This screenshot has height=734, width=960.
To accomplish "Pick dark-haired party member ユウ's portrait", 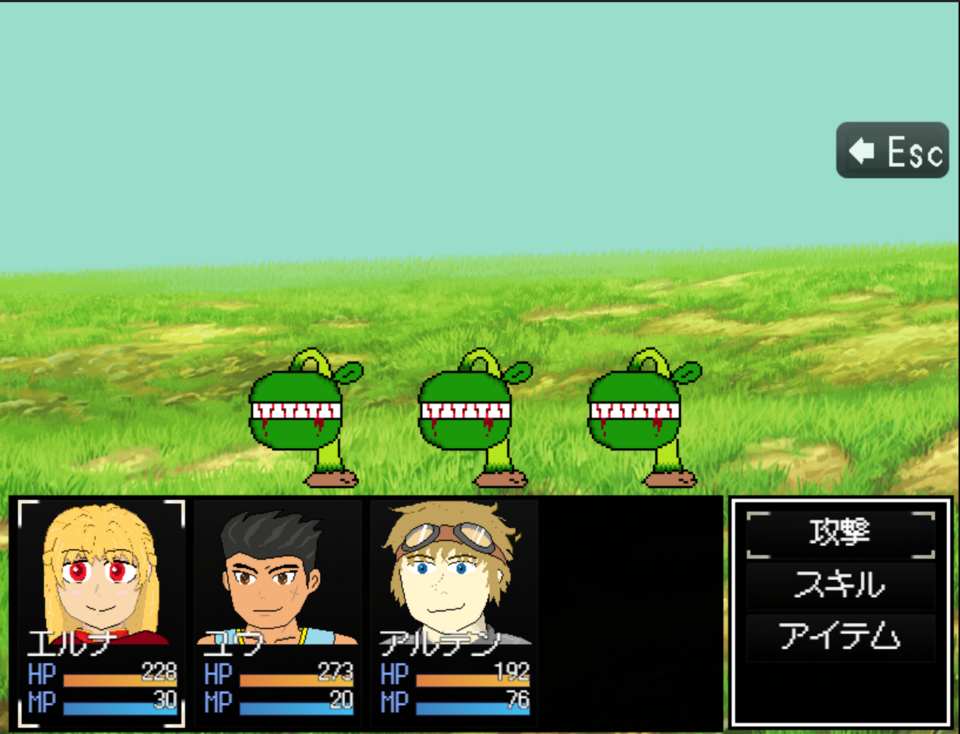I will (x=276, y=573).
